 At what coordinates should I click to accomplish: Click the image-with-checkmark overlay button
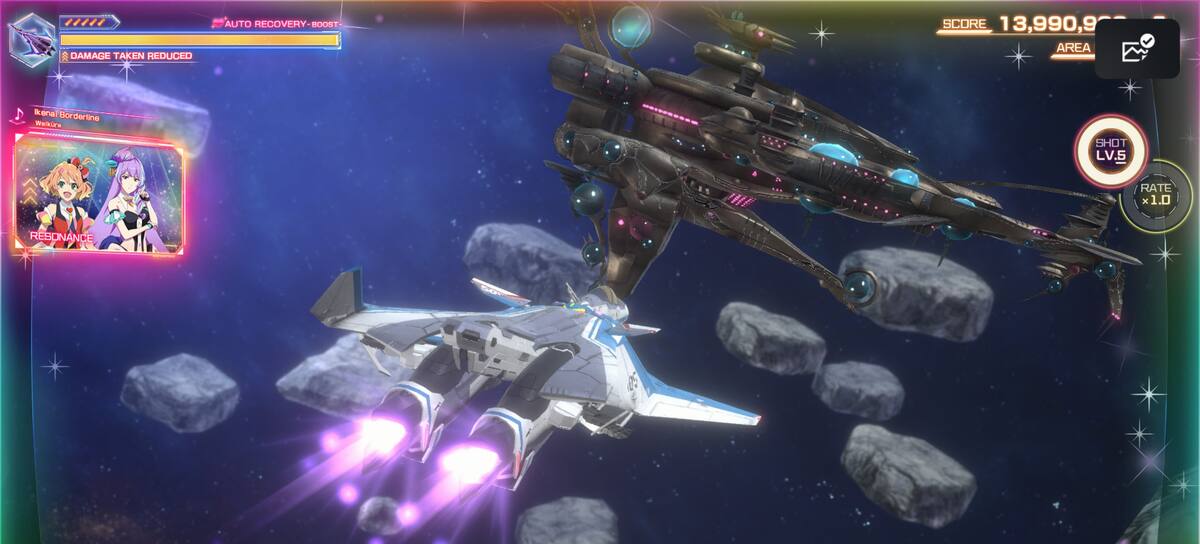[1137, 49]
